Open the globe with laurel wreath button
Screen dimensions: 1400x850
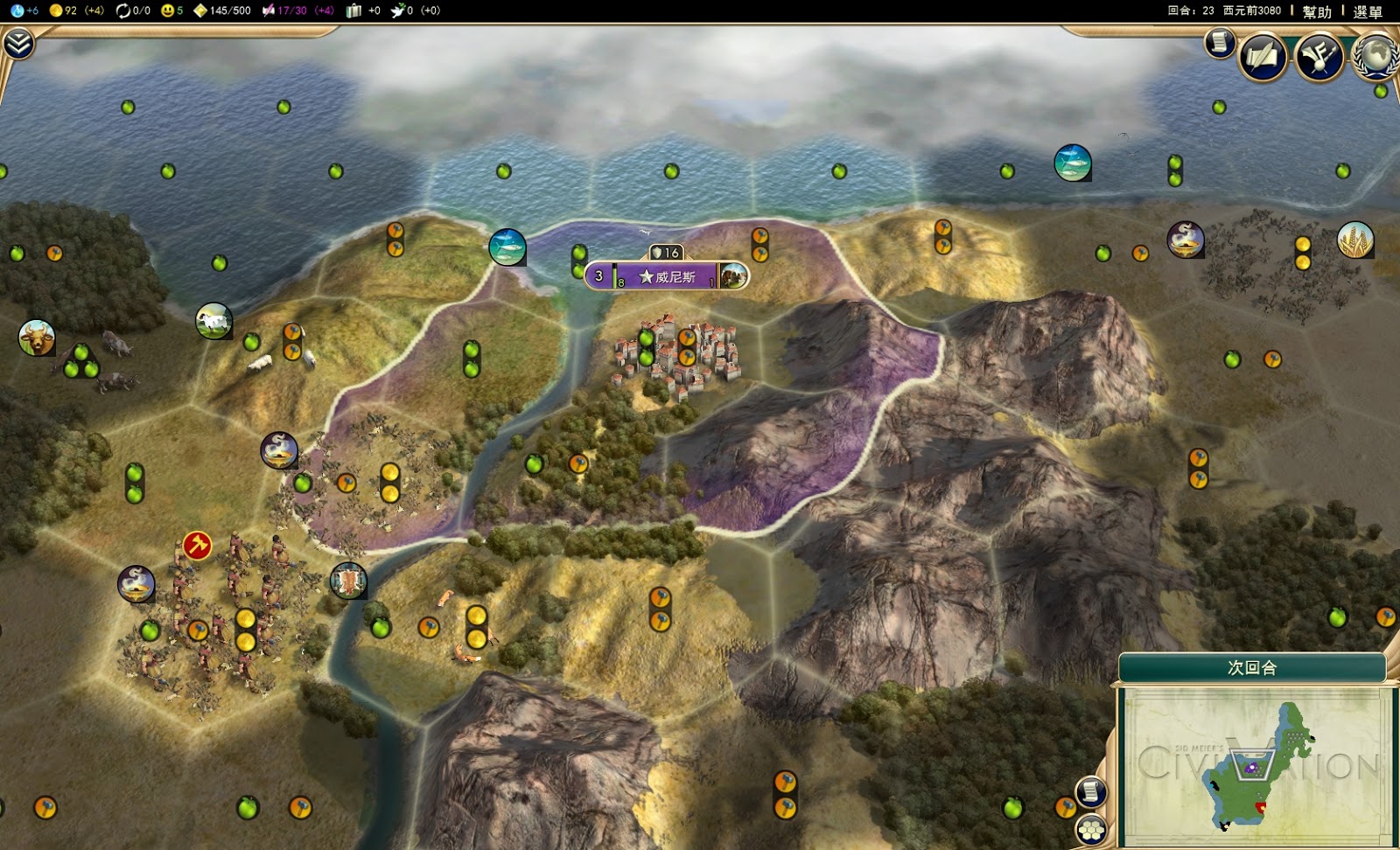point(1376,58)
